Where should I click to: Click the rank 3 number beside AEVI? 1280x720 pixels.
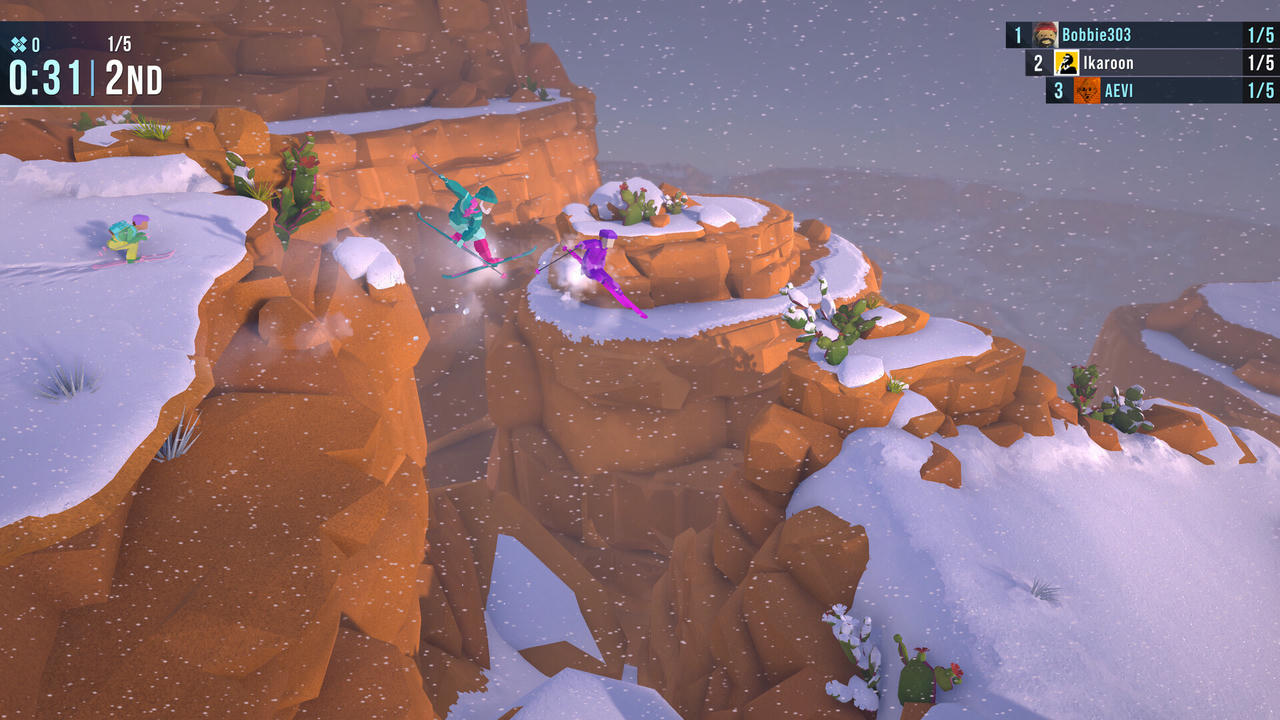coord(1057,90)
